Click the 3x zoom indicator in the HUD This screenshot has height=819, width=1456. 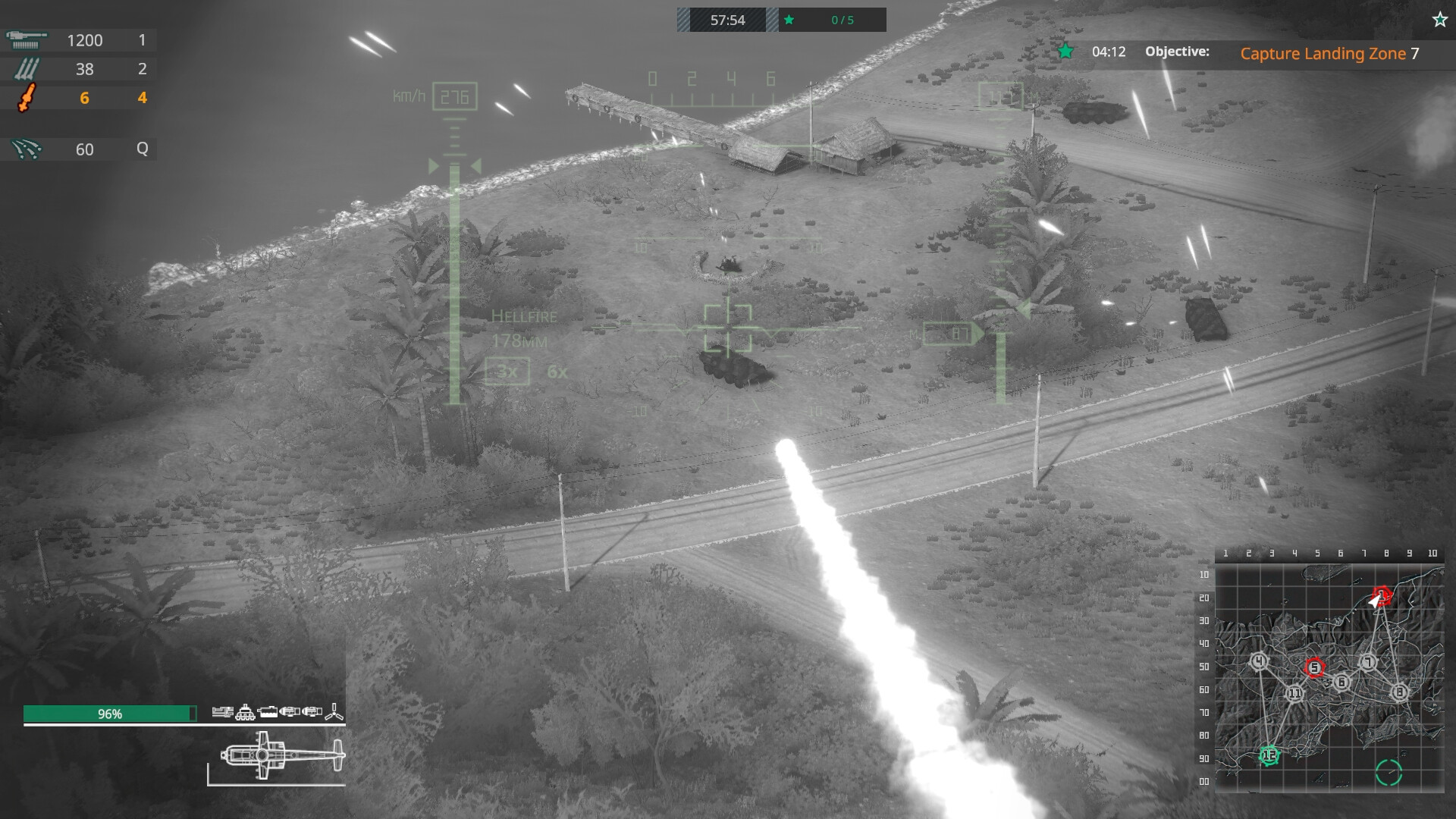(x=507, y=372)
